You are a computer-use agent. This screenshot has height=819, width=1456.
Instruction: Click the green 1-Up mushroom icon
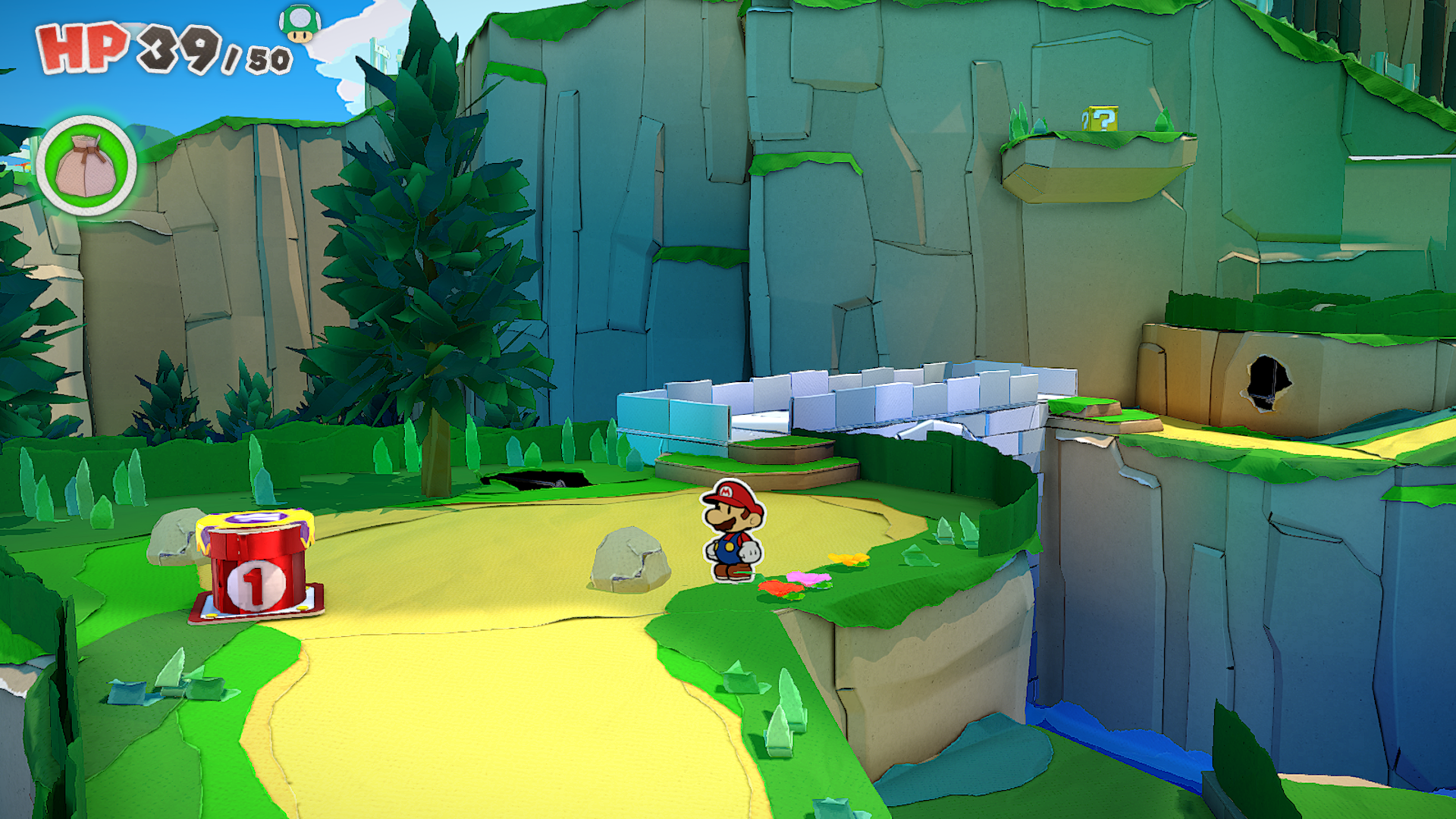point(300,24)
